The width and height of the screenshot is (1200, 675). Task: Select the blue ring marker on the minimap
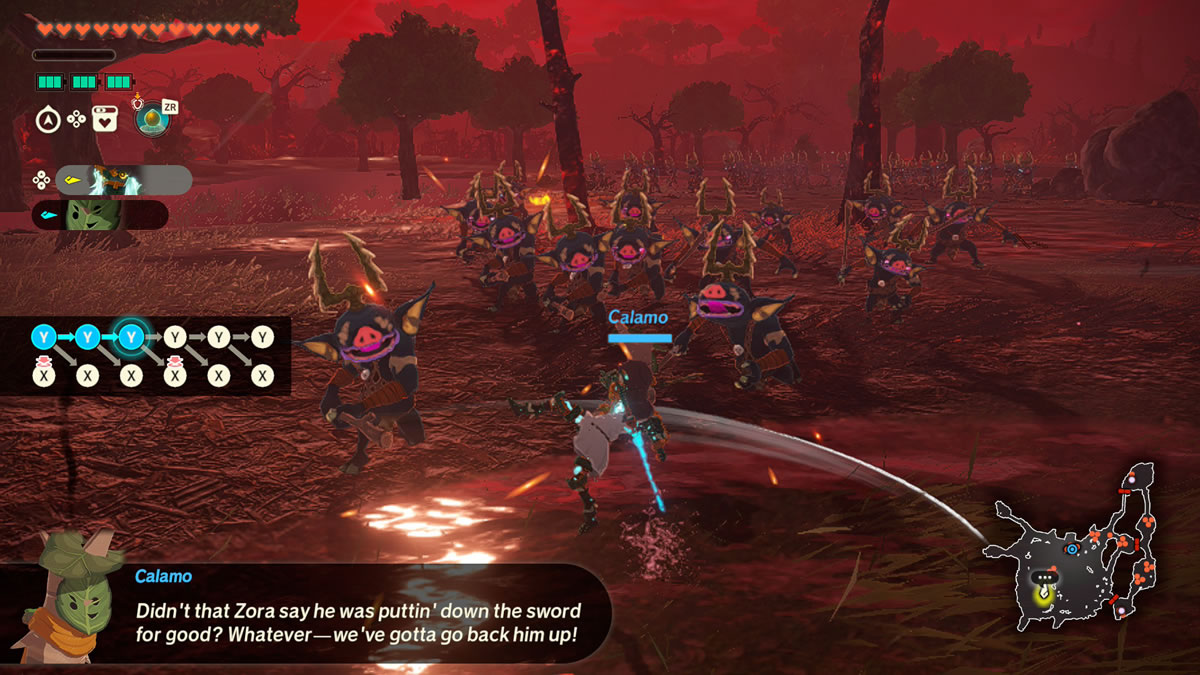coord(1072,549)
